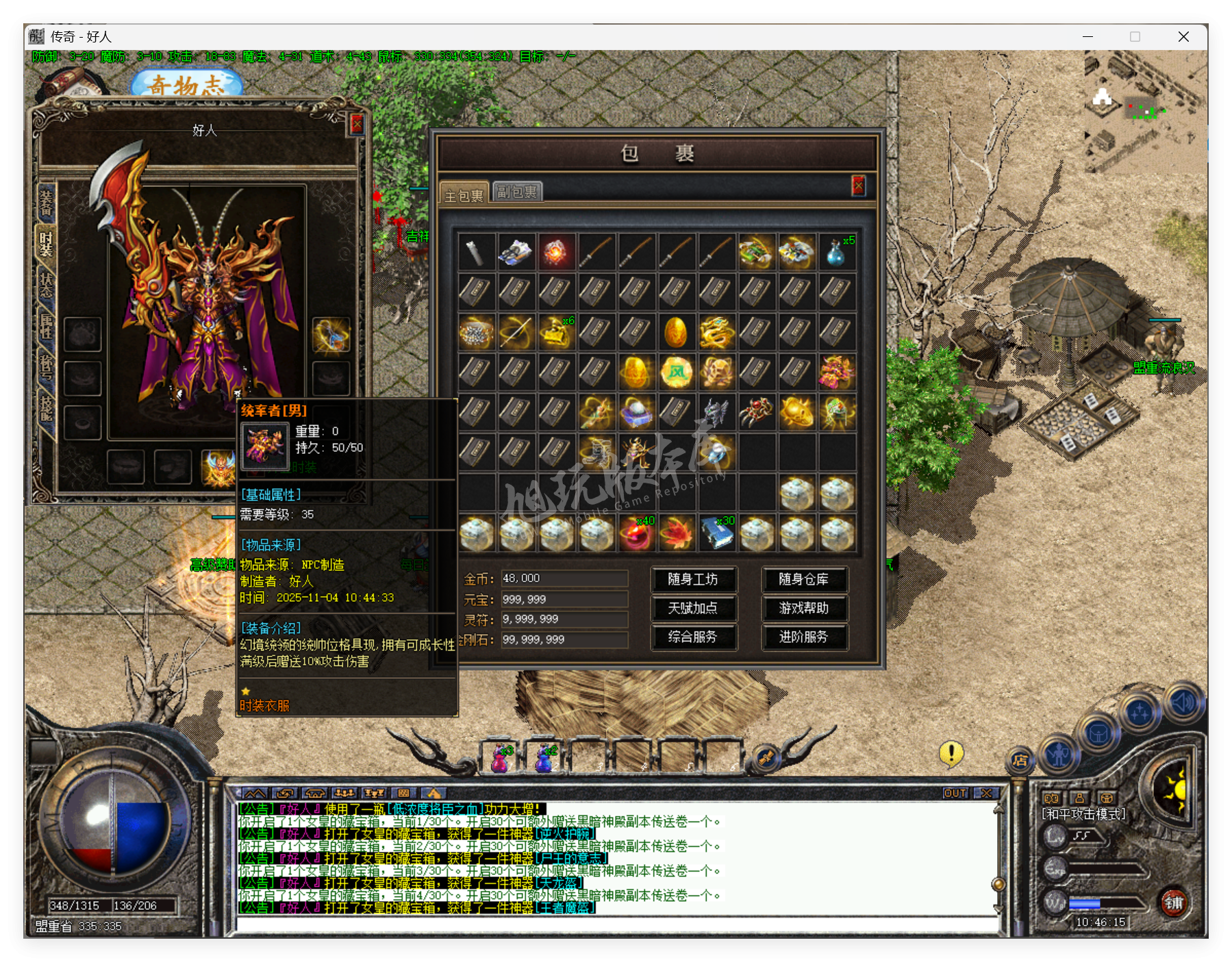The image size is (1232, 962).
Task: Select the 店 shop icon near minimap
Action: point(1020,760)
